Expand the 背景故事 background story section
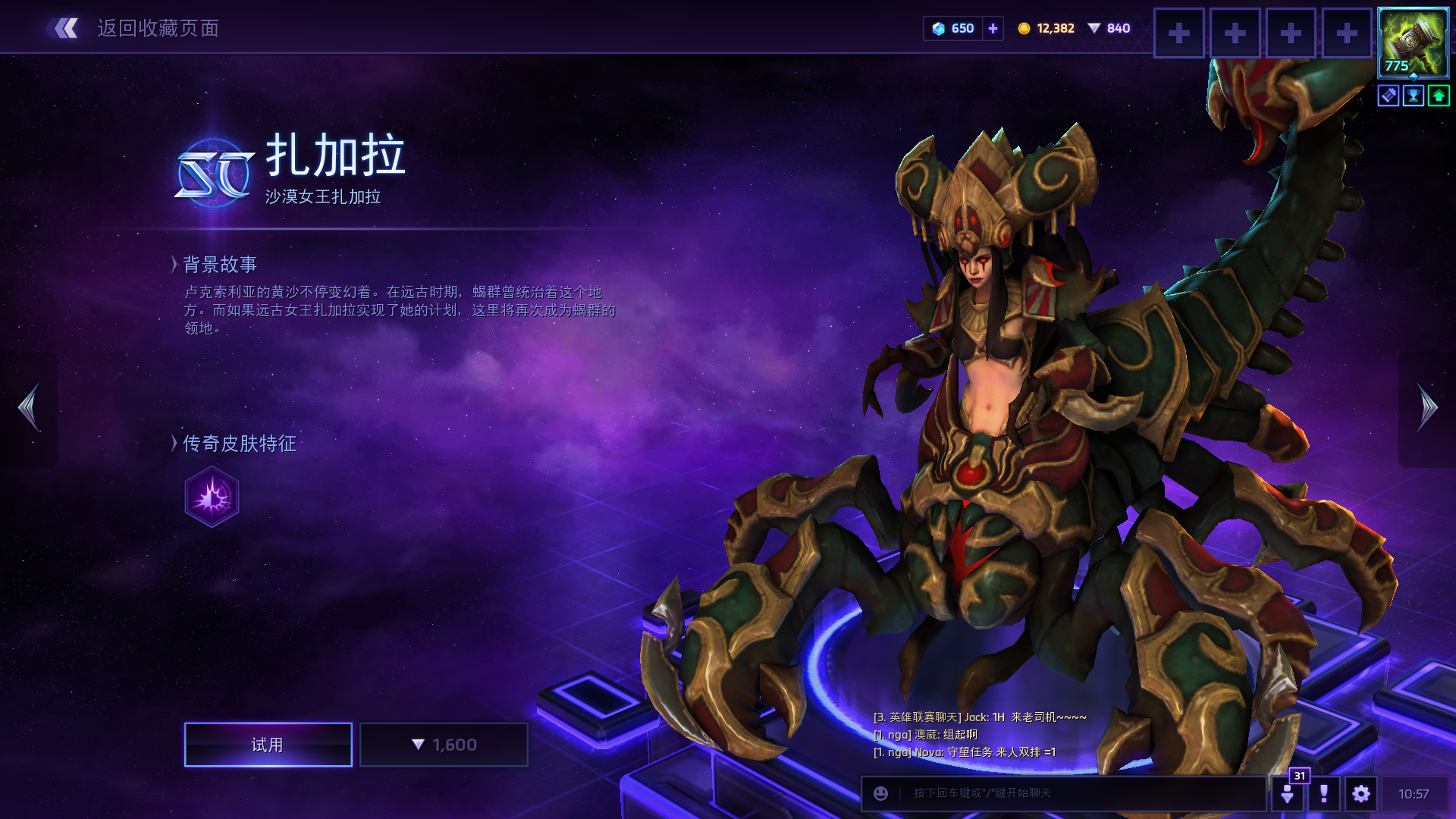 point(219,265)
